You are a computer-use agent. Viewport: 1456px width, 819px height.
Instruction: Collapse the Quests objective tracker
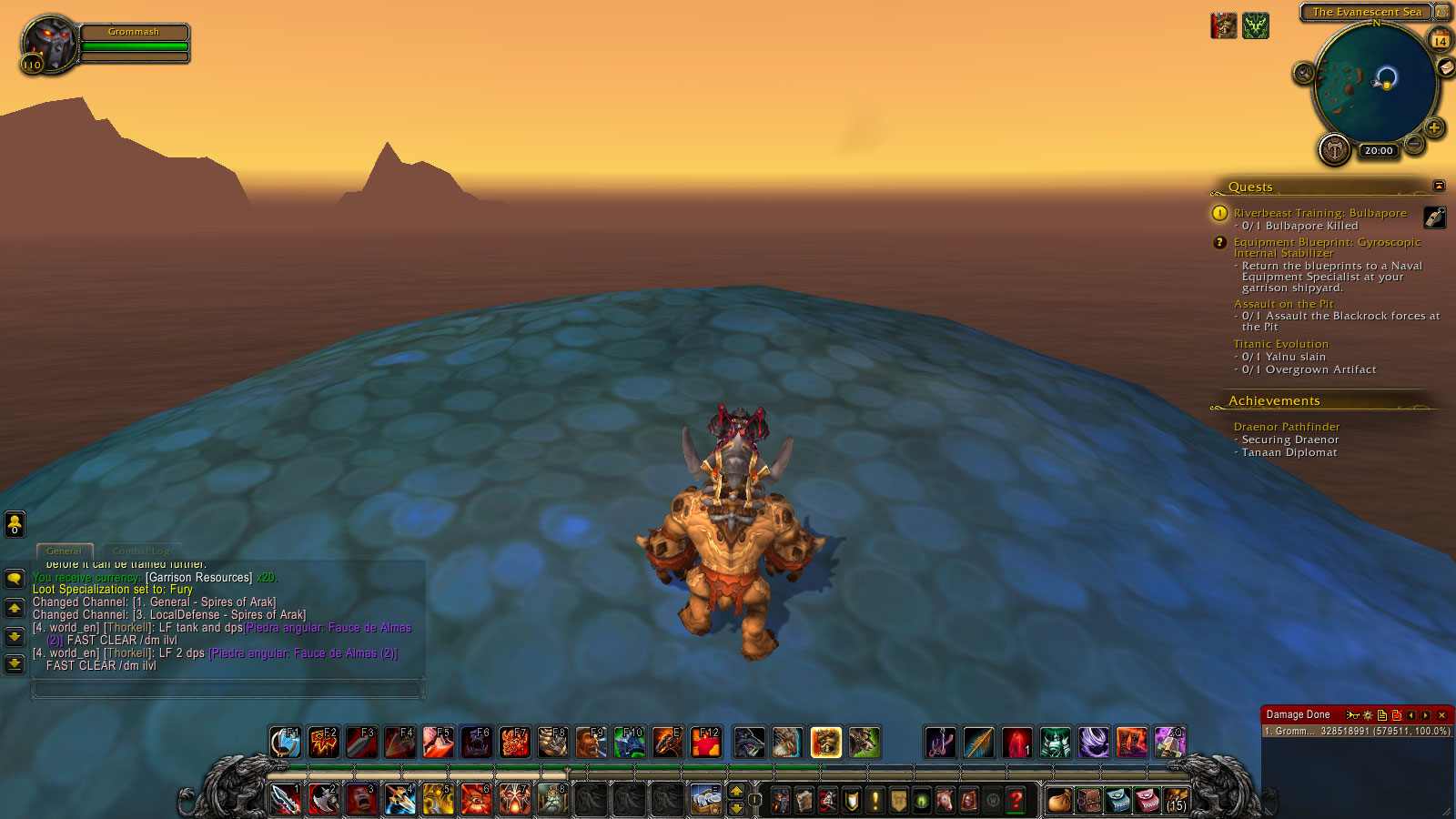coord(1439,186)
